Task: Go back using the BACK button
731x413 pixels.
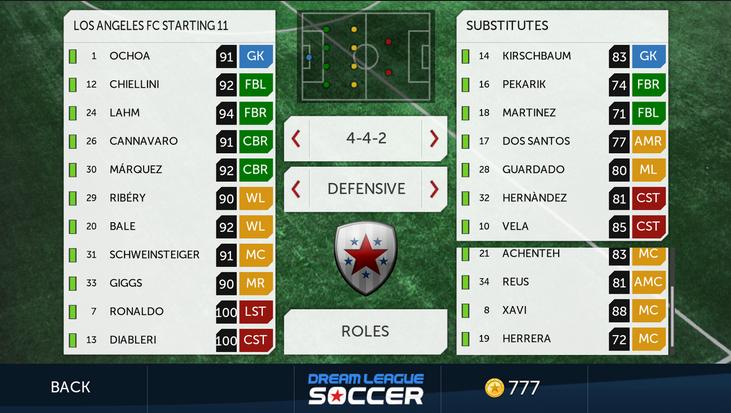Action: pyautogui.click(x=70, y=387)
